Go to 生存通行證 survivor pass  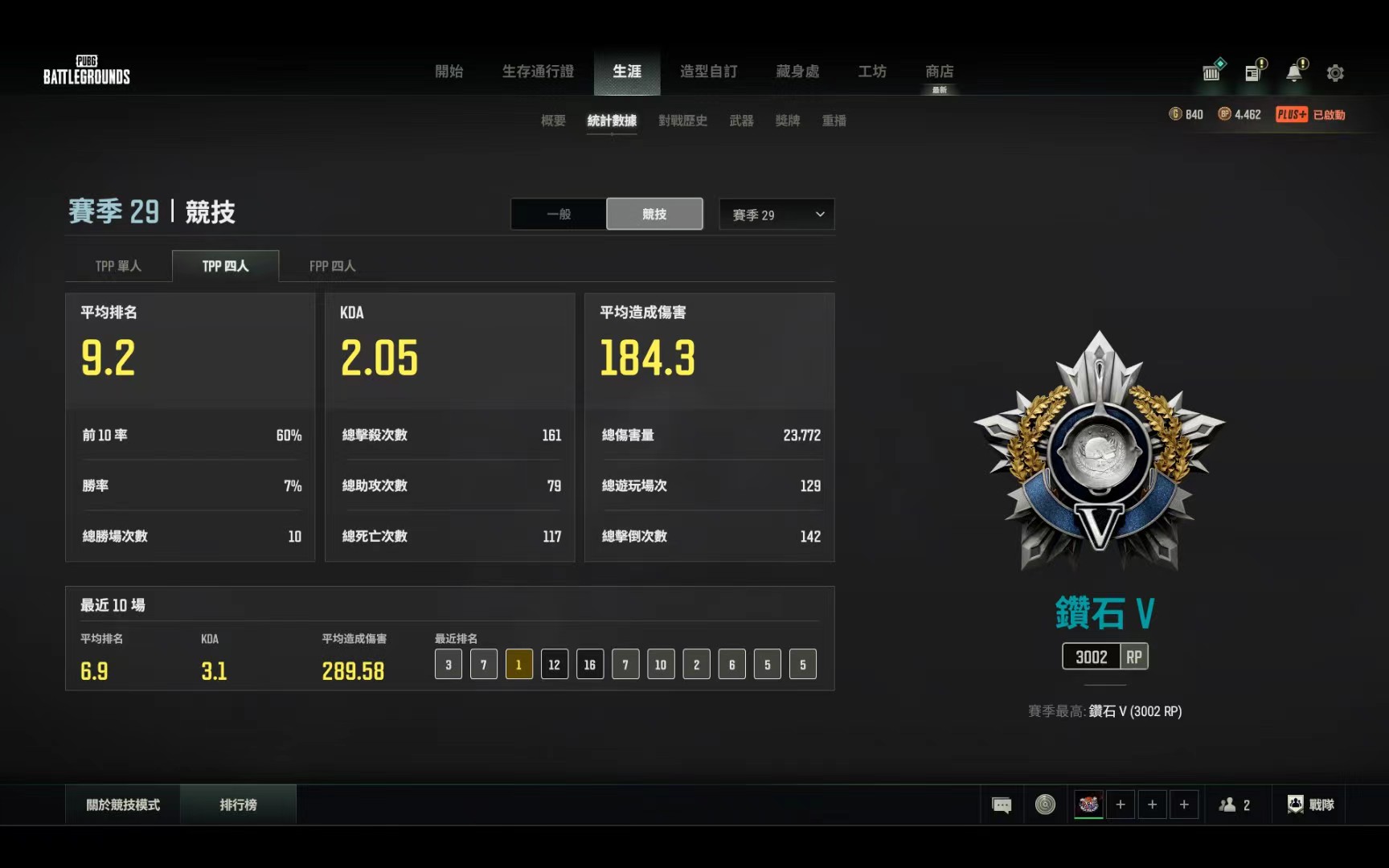tap(538, 72)
